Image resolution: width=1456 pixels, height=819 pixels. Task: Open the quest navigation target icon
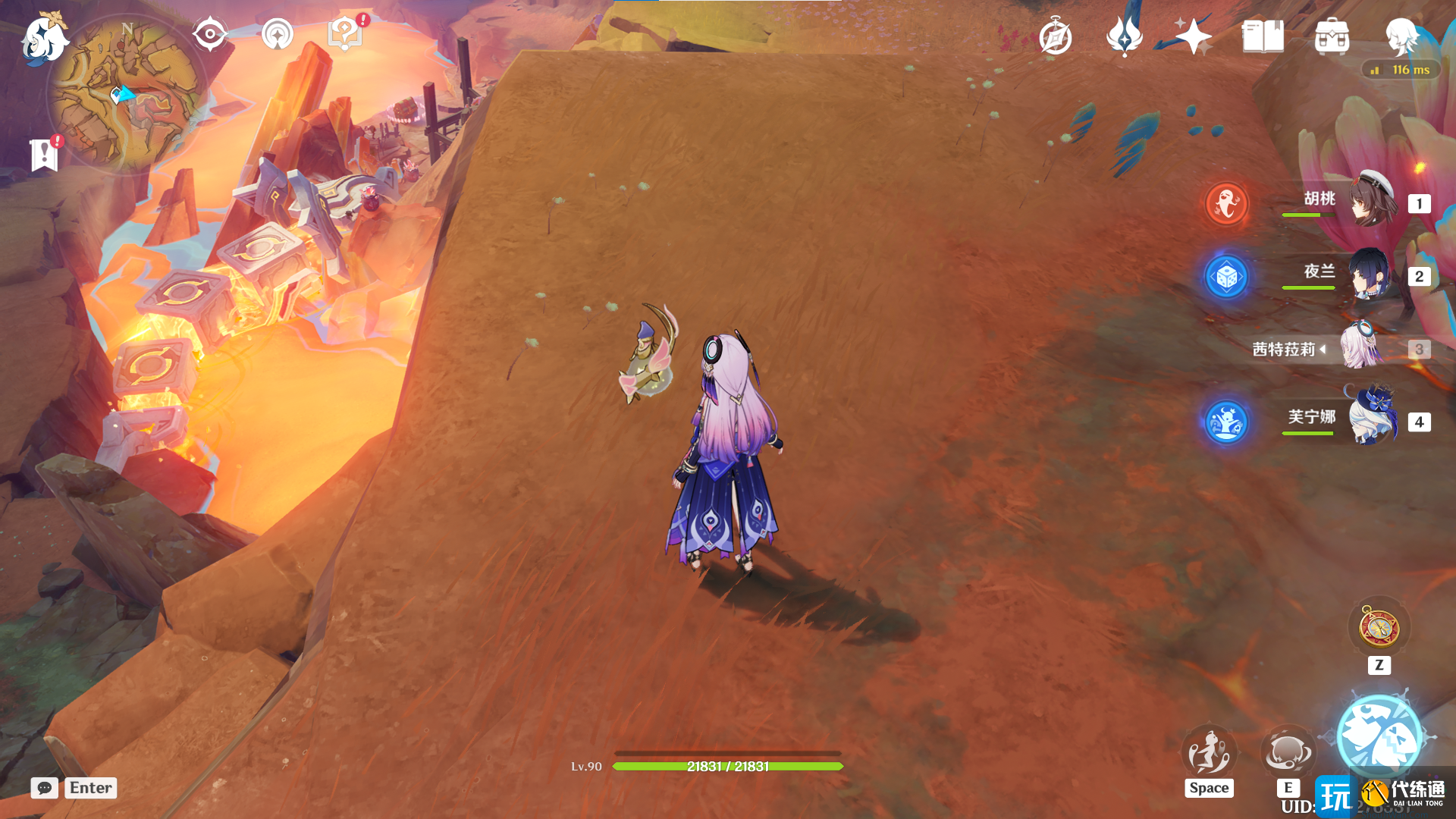click(x=209, y=34)
